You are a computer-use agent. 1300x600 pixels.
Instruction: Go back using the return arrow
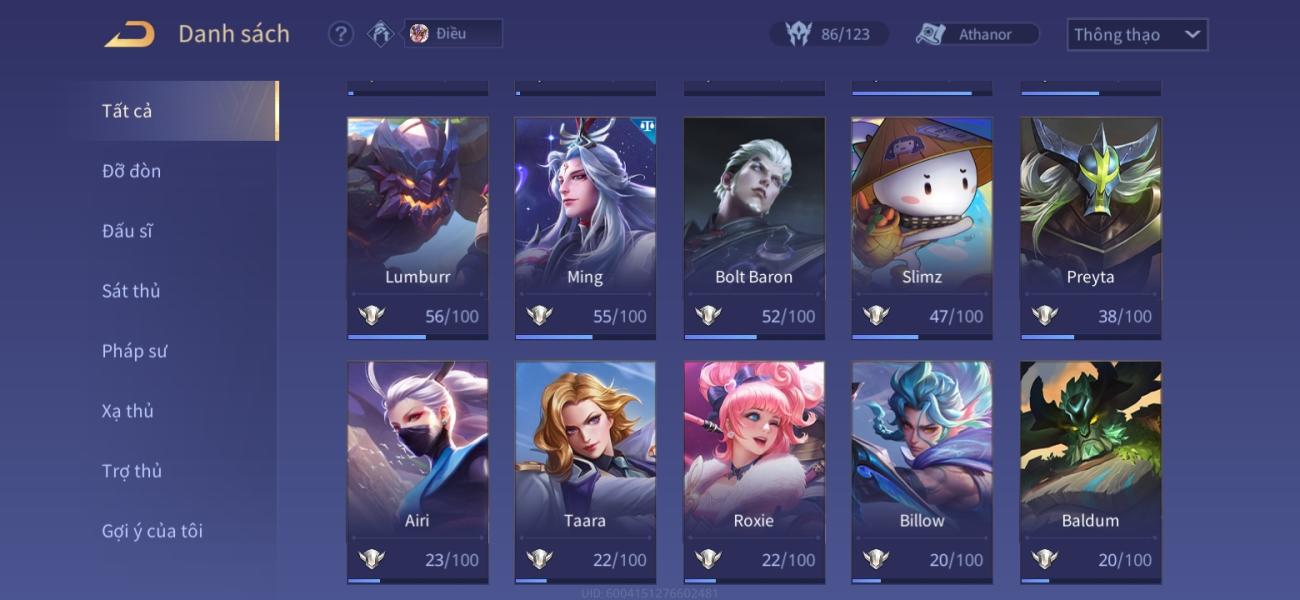(130, 35)
